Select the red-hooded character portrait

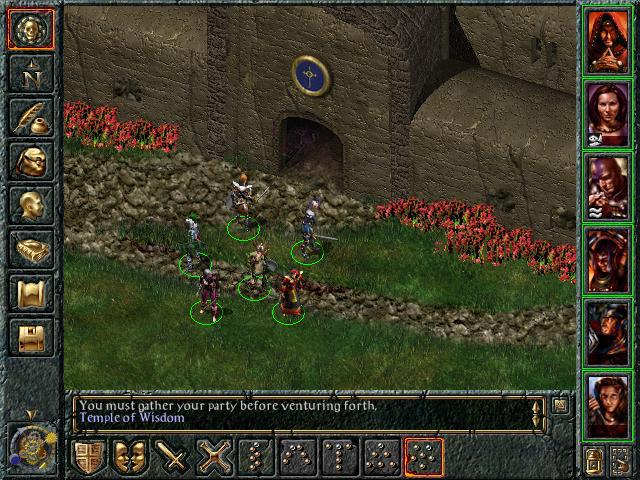(609, 40)
